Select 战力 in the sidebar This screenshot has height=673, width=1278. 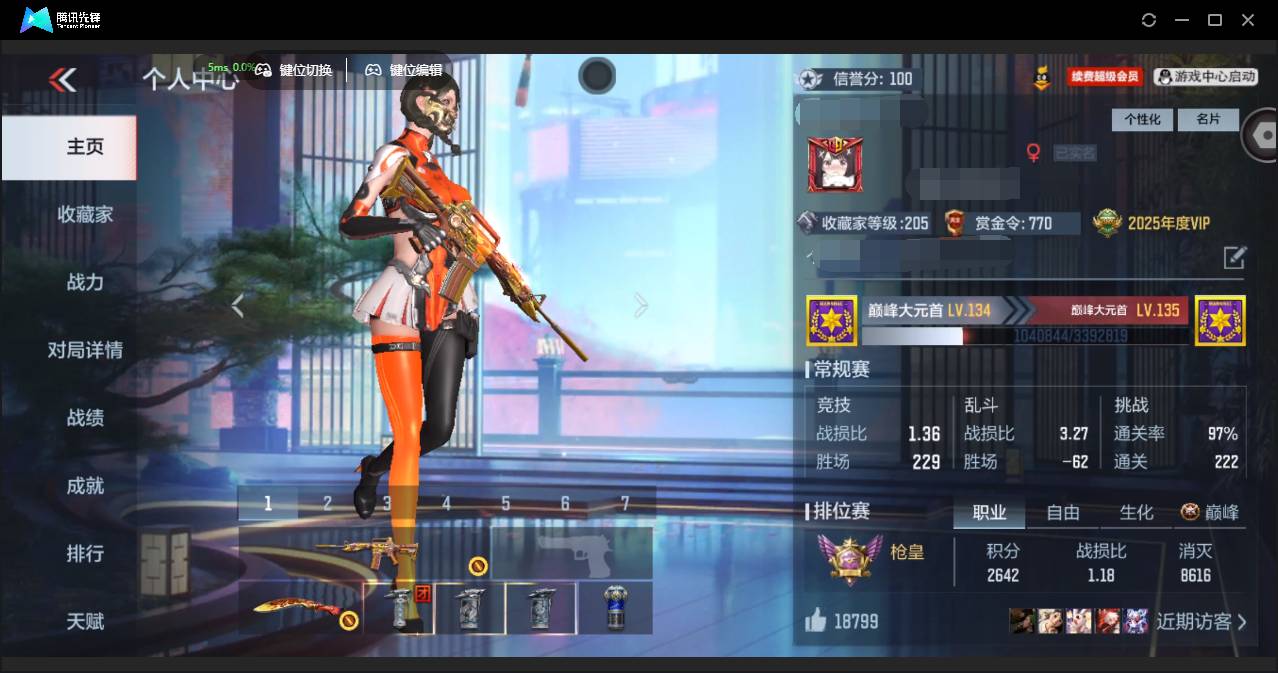(85, 282)
